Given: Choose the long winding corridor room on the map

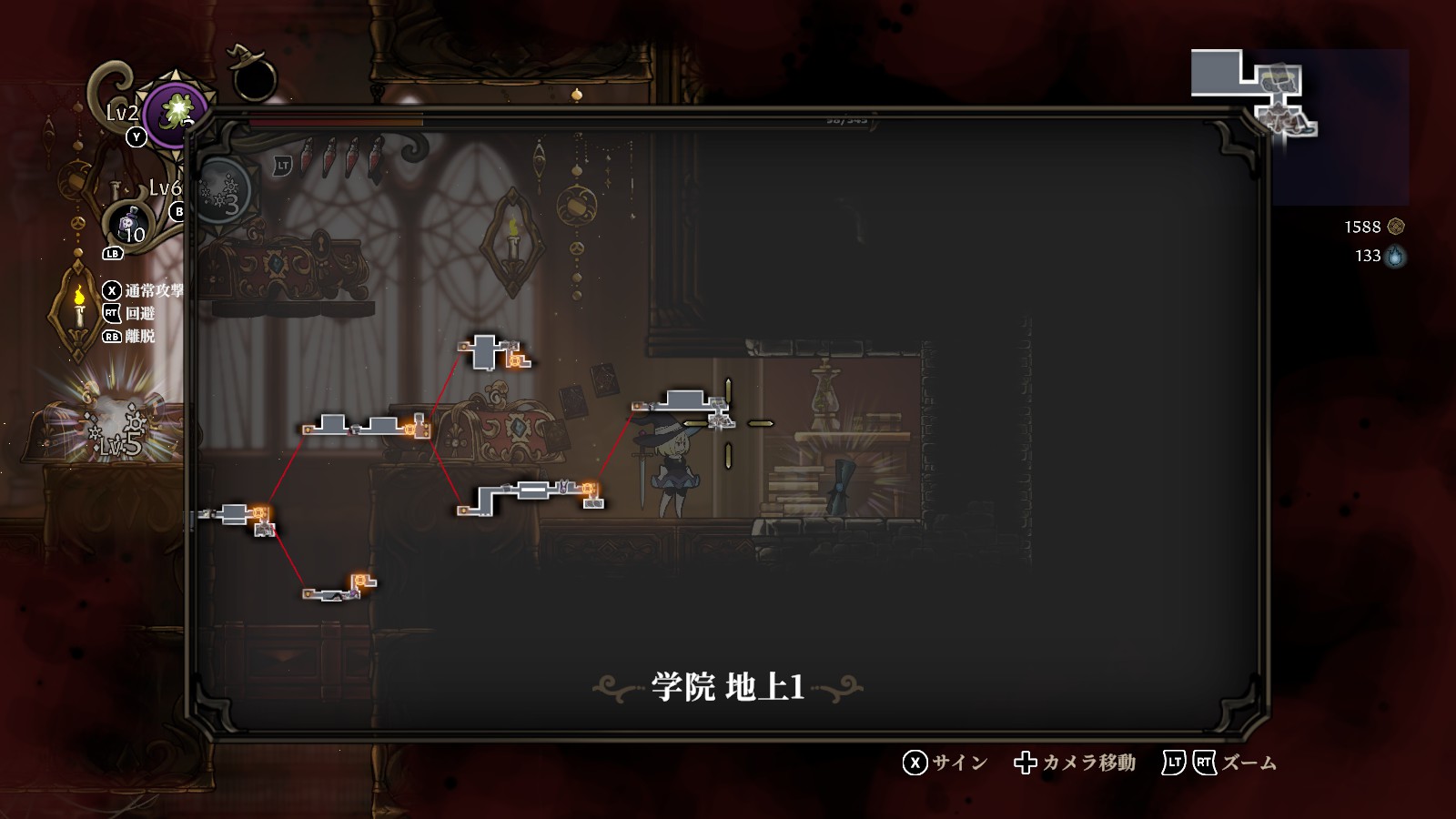Looking at the screenshot, I should pos(532,492).
